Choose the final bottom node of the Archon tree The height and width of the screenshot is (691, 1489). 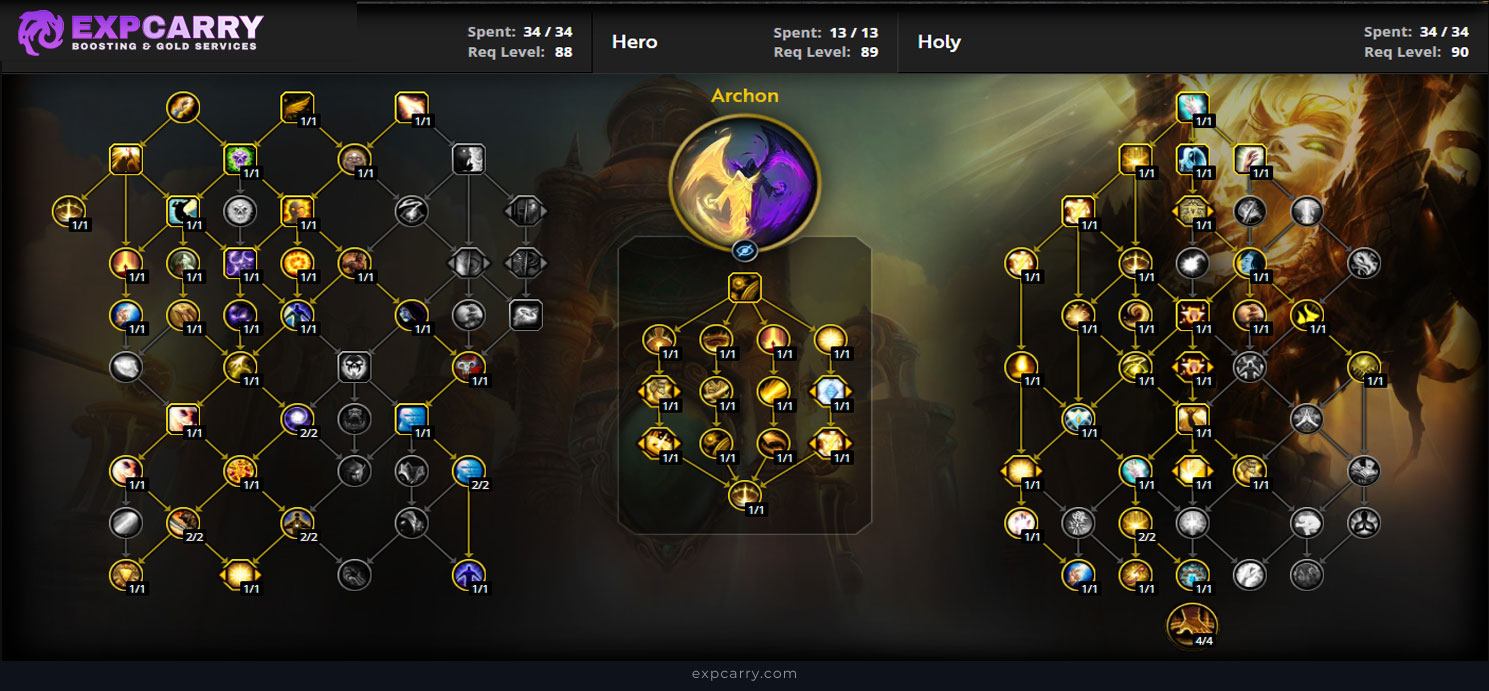[744, 494]
